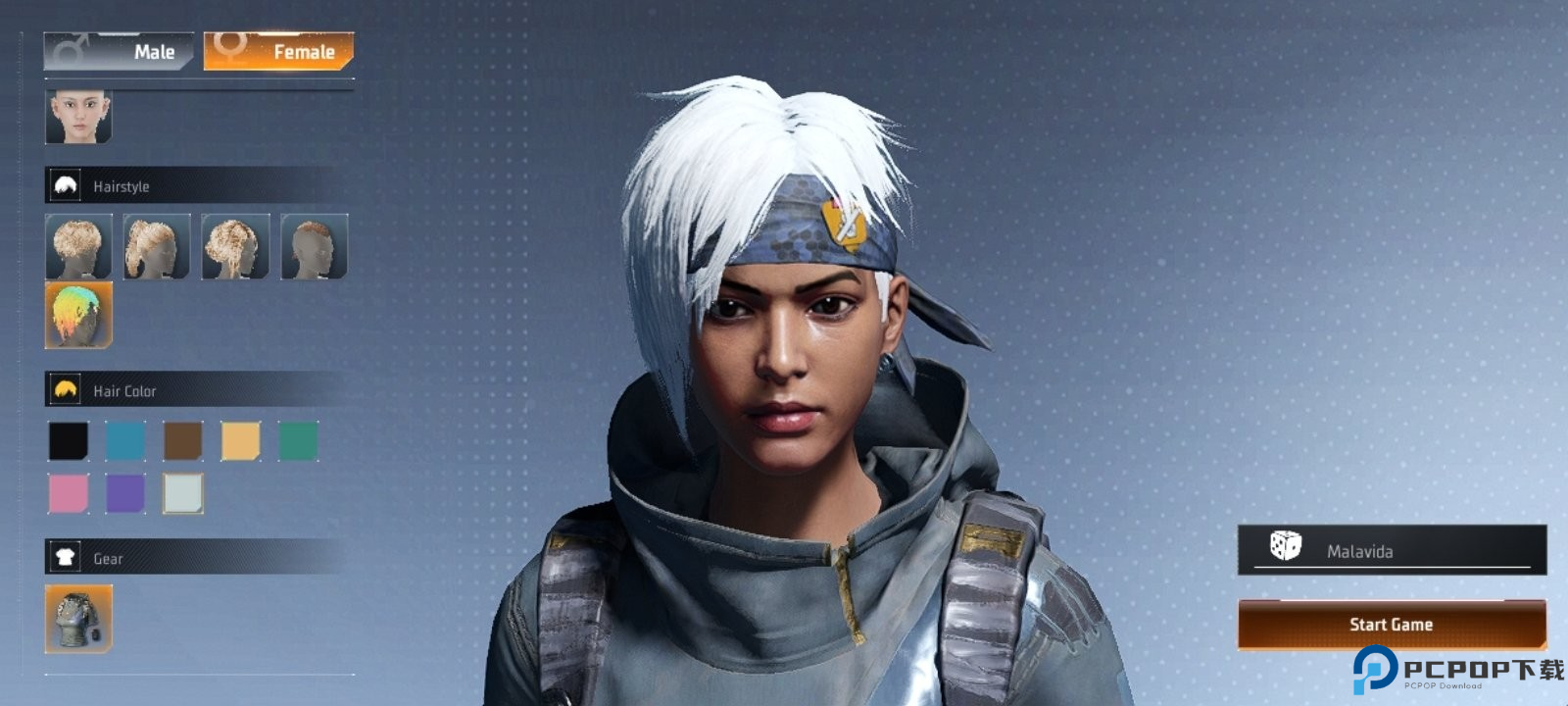Select the green hair color swatch

click(x=298, y=441)
